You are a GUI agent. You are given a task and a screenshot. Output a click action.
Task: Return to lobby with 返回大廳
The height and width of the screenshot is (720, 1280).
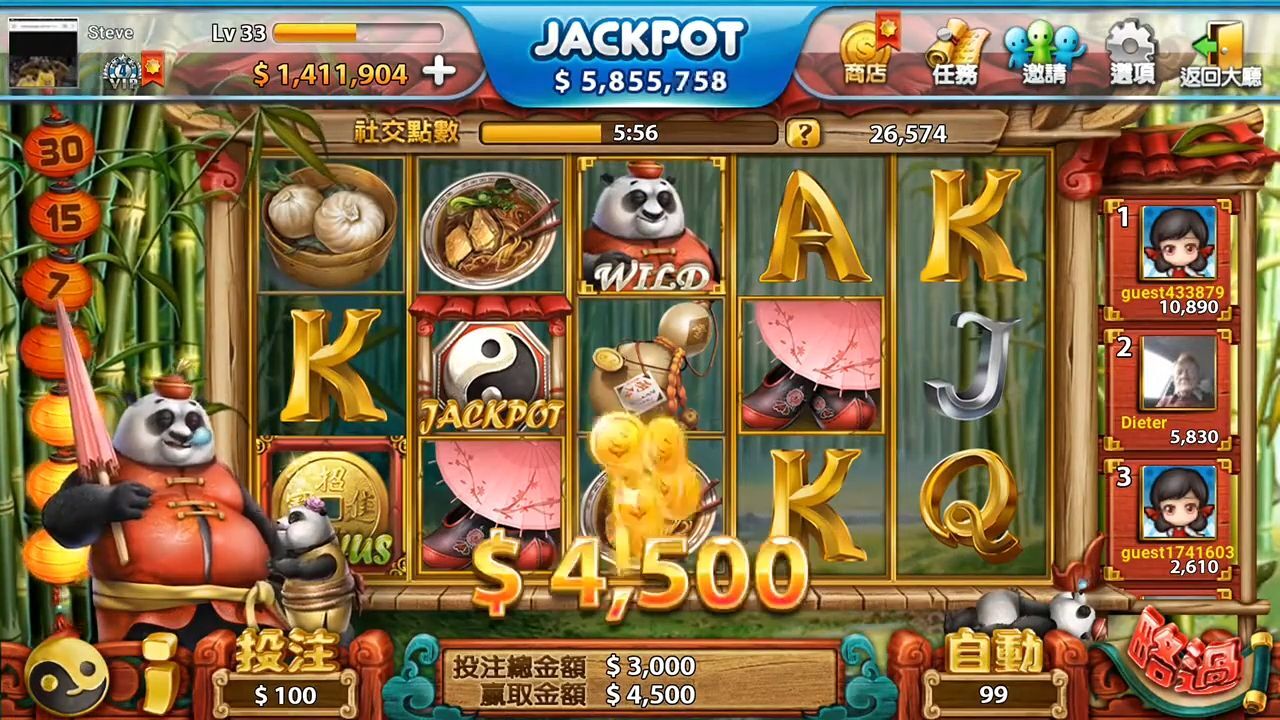coord(1220,54)
